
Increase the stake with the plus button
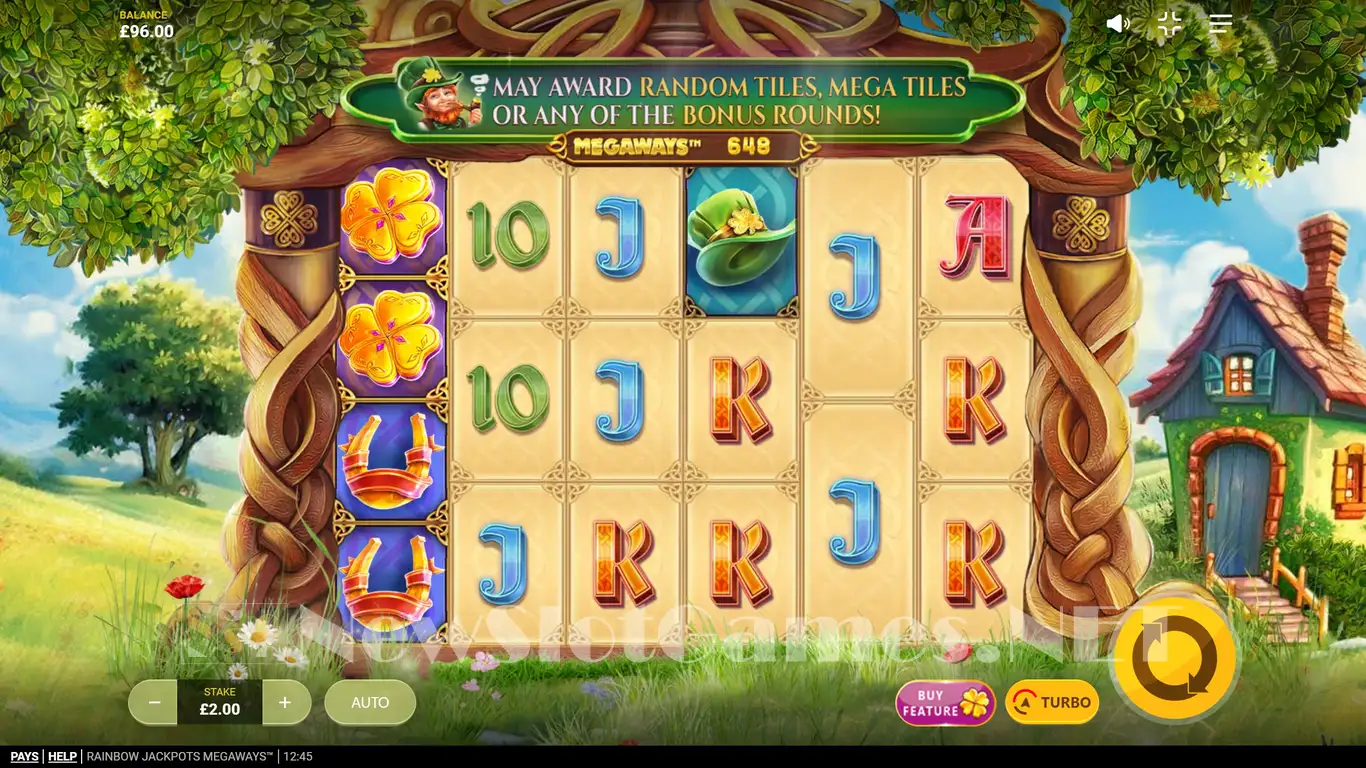(285, 702)
